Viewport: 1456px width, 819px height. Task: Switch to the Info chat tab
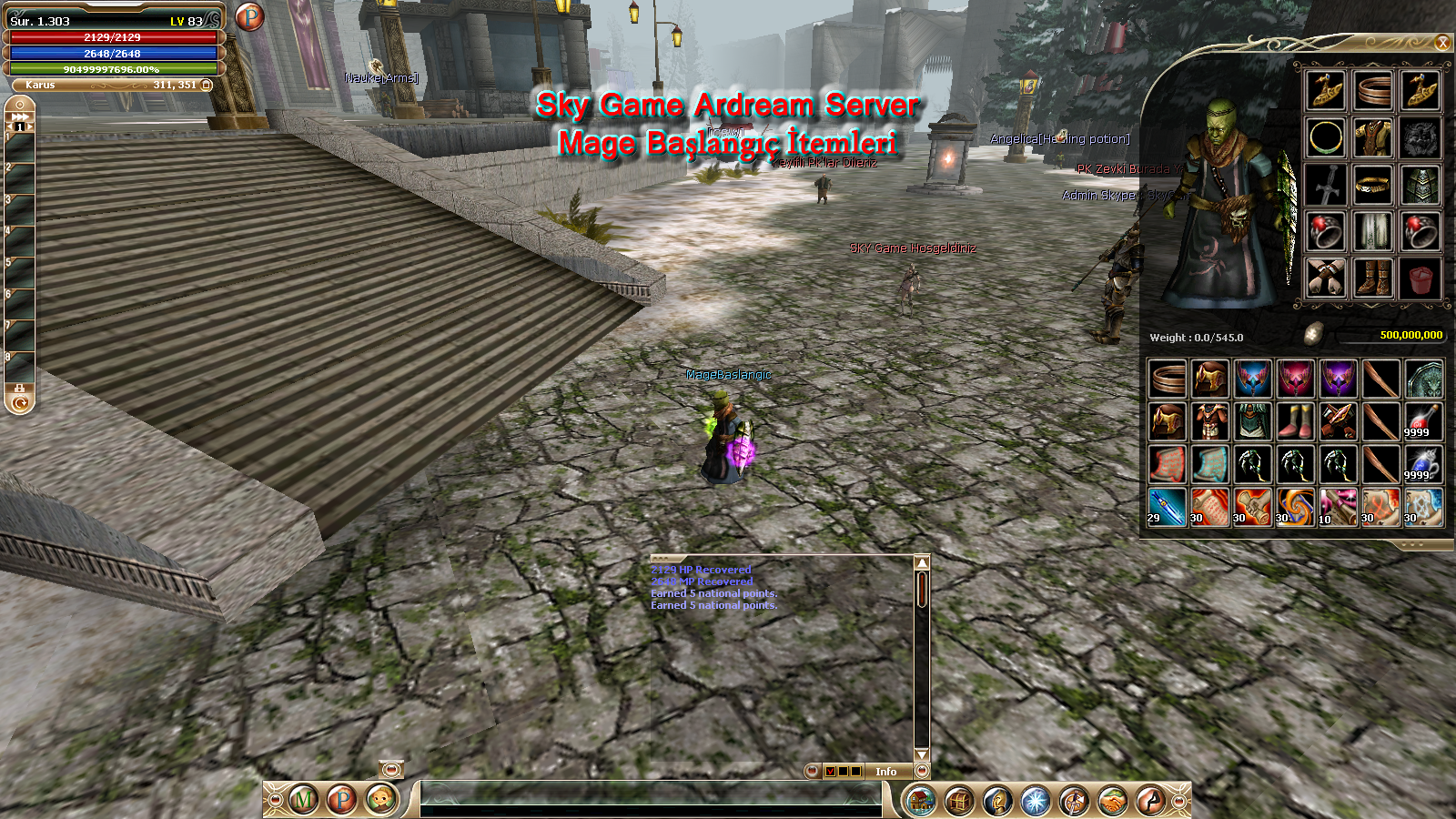[885, 772]
